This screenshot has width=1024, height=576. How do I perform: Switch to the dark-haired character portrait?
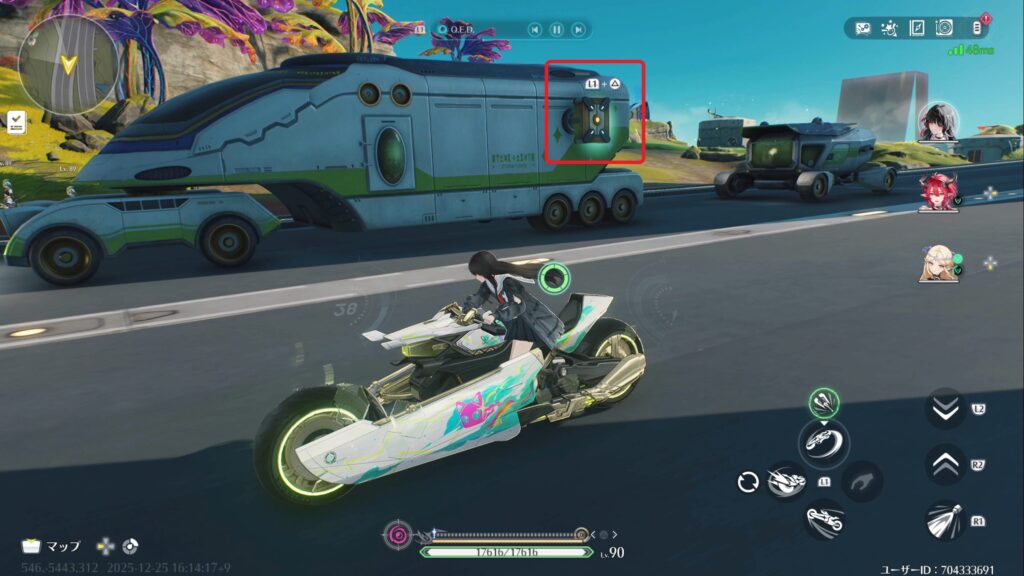pyautogui.click(x=939, y=121)
